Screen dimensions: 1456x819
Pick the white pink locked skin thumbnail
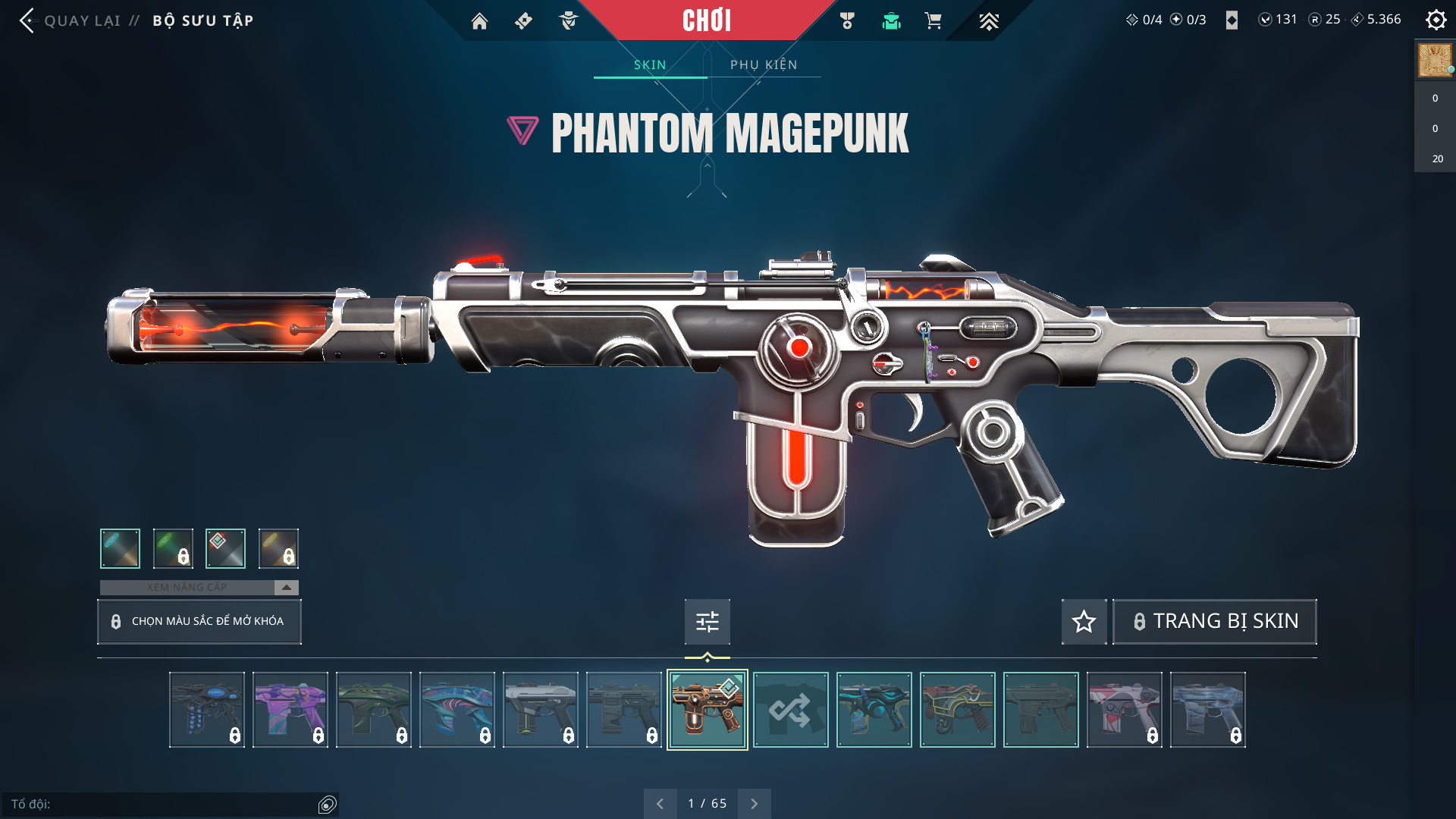(1124, 710)
